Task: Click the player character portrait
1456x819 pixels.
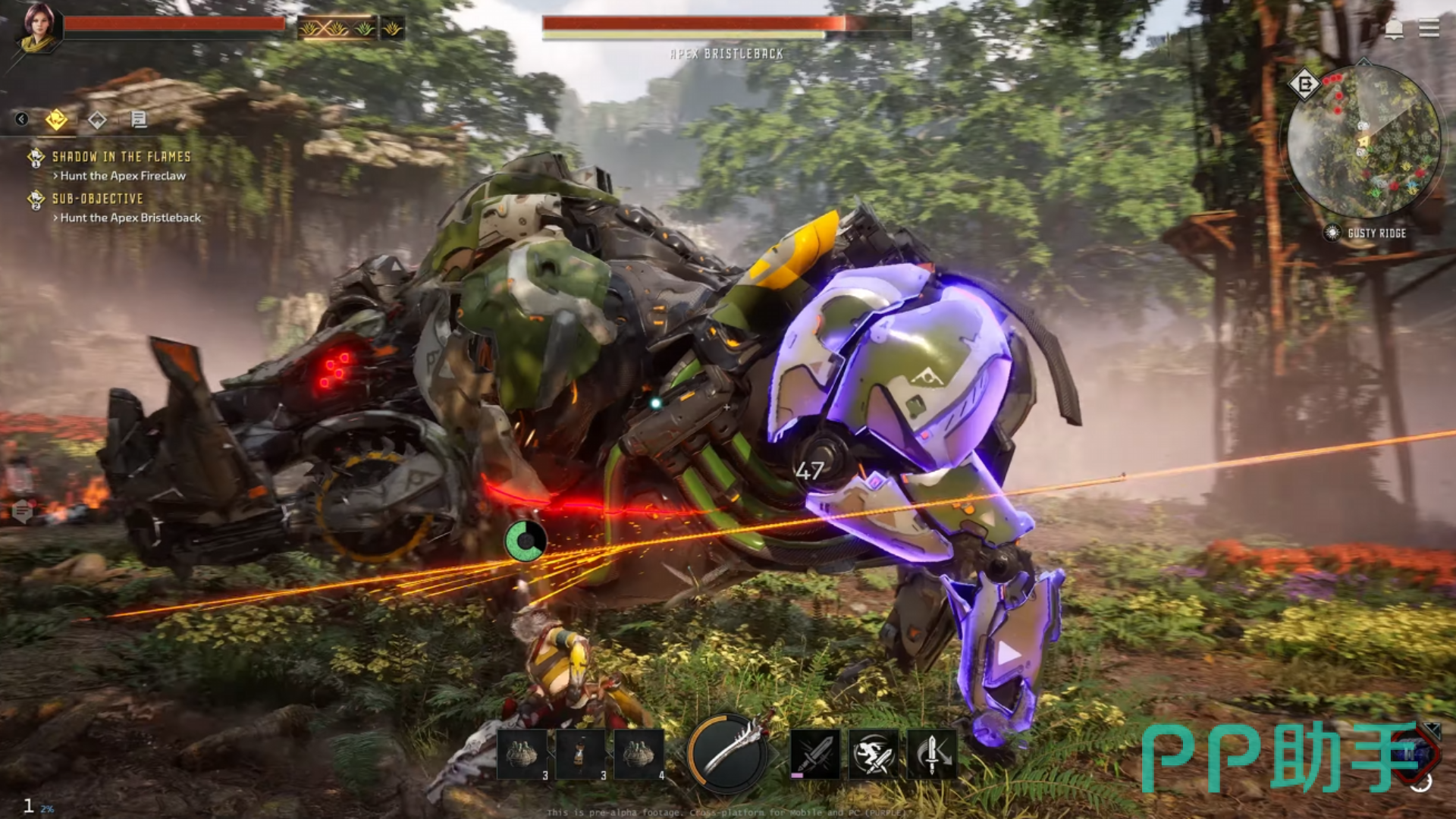Action: pyautogui.click(x=38, y=28)
